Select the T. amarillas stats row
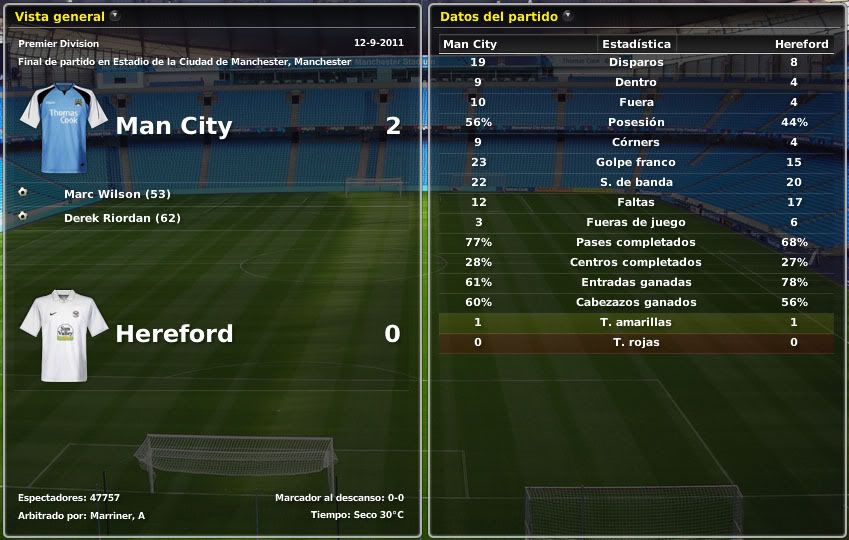Image resolution: width=849 pixels, height=540 pixels. coord(636,322)
